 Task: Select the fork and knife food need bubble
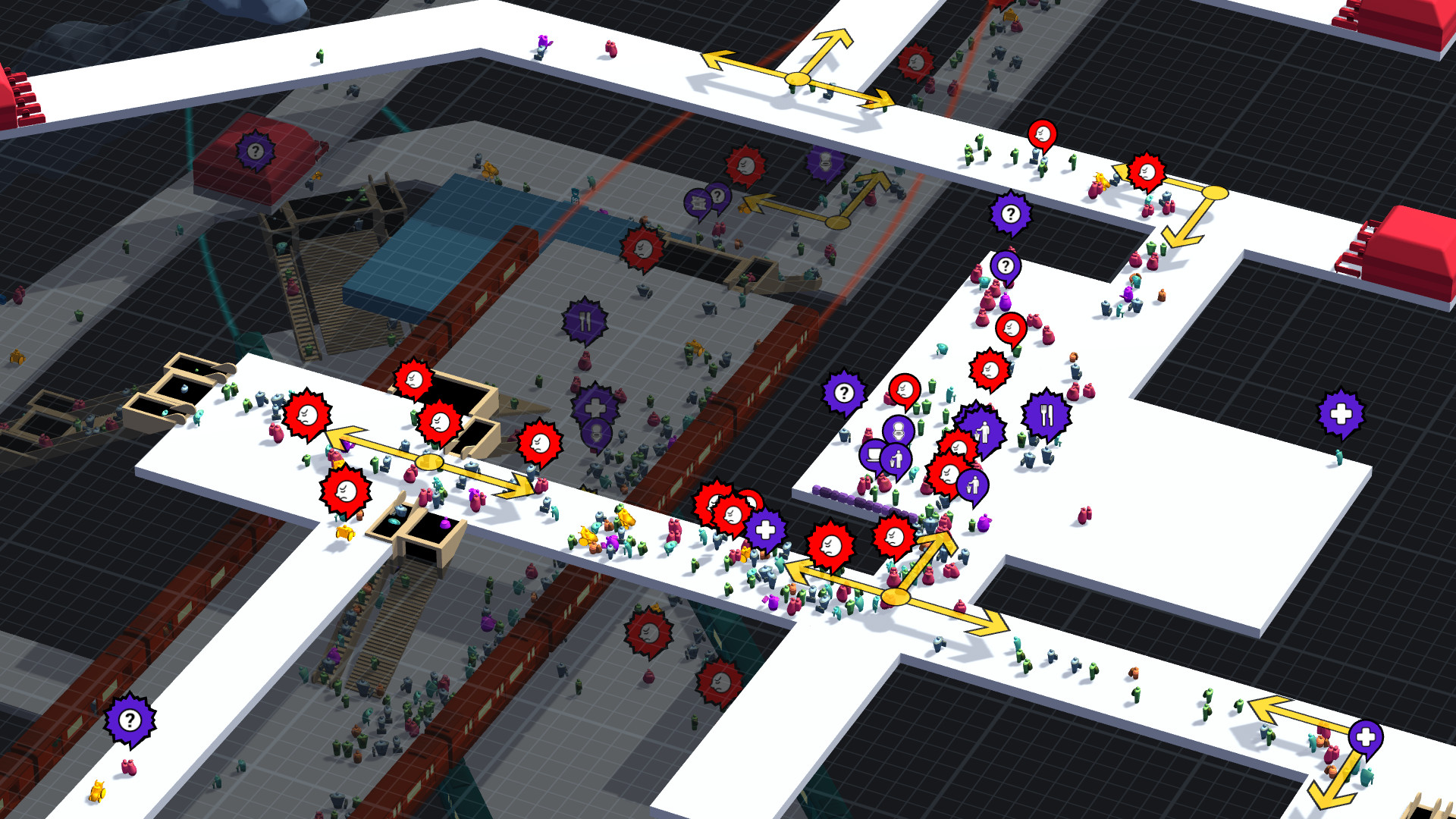tap(1046, 413)
